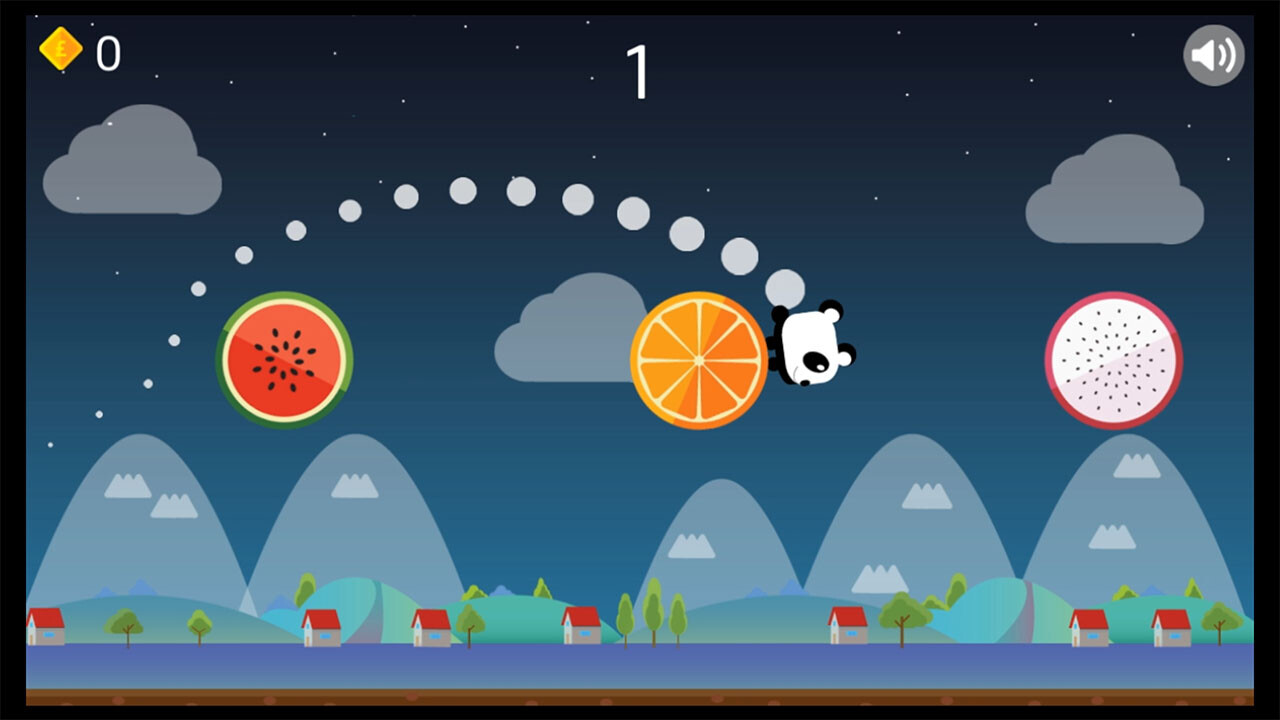Toggle sound off with speaker button
Image resolution: width=1280 pixels, height=720 pixels.
click(1213, 57)
